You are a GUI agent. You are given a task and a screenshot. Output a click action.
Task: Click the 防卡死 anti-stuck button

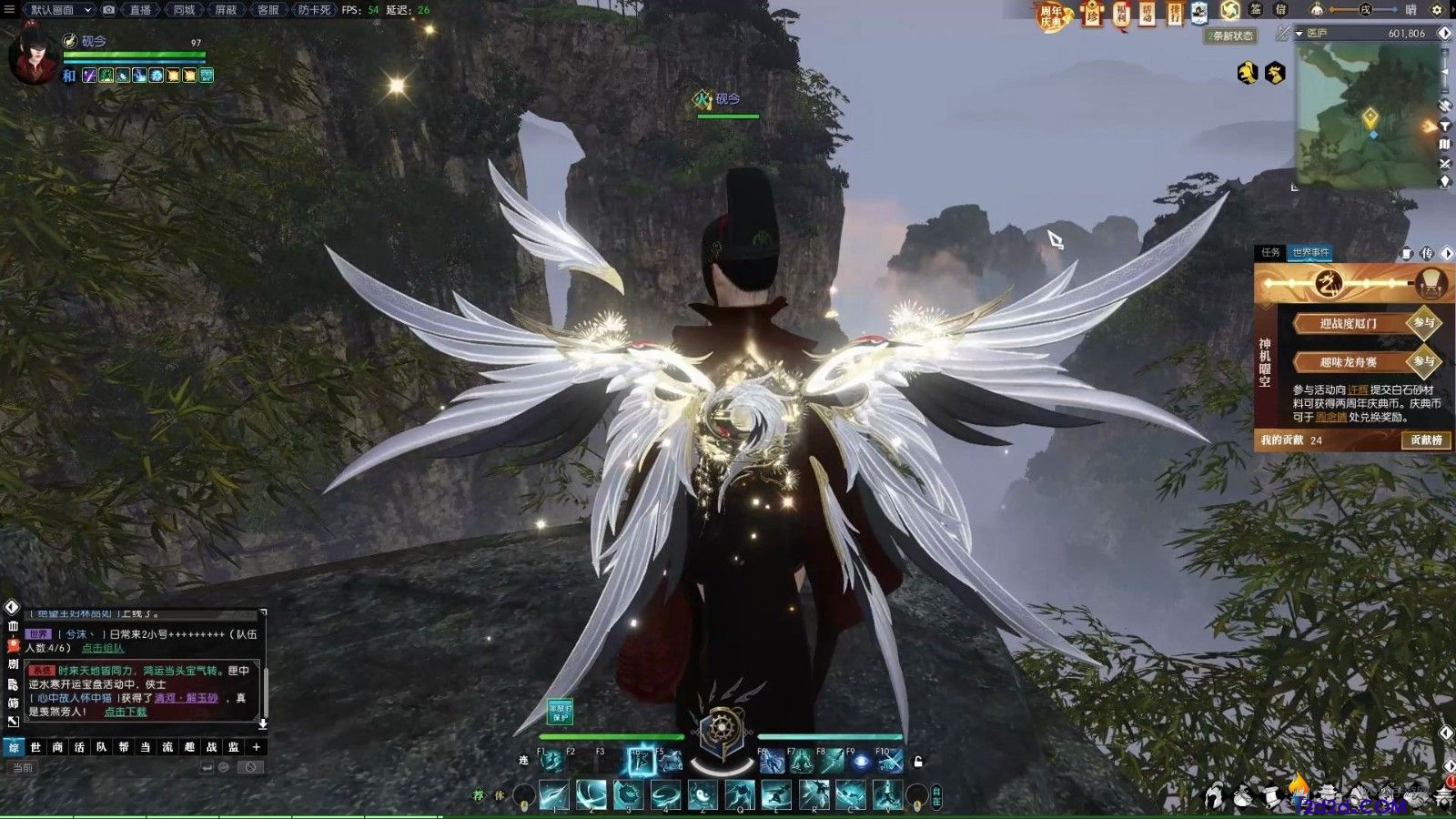point(314,10)
